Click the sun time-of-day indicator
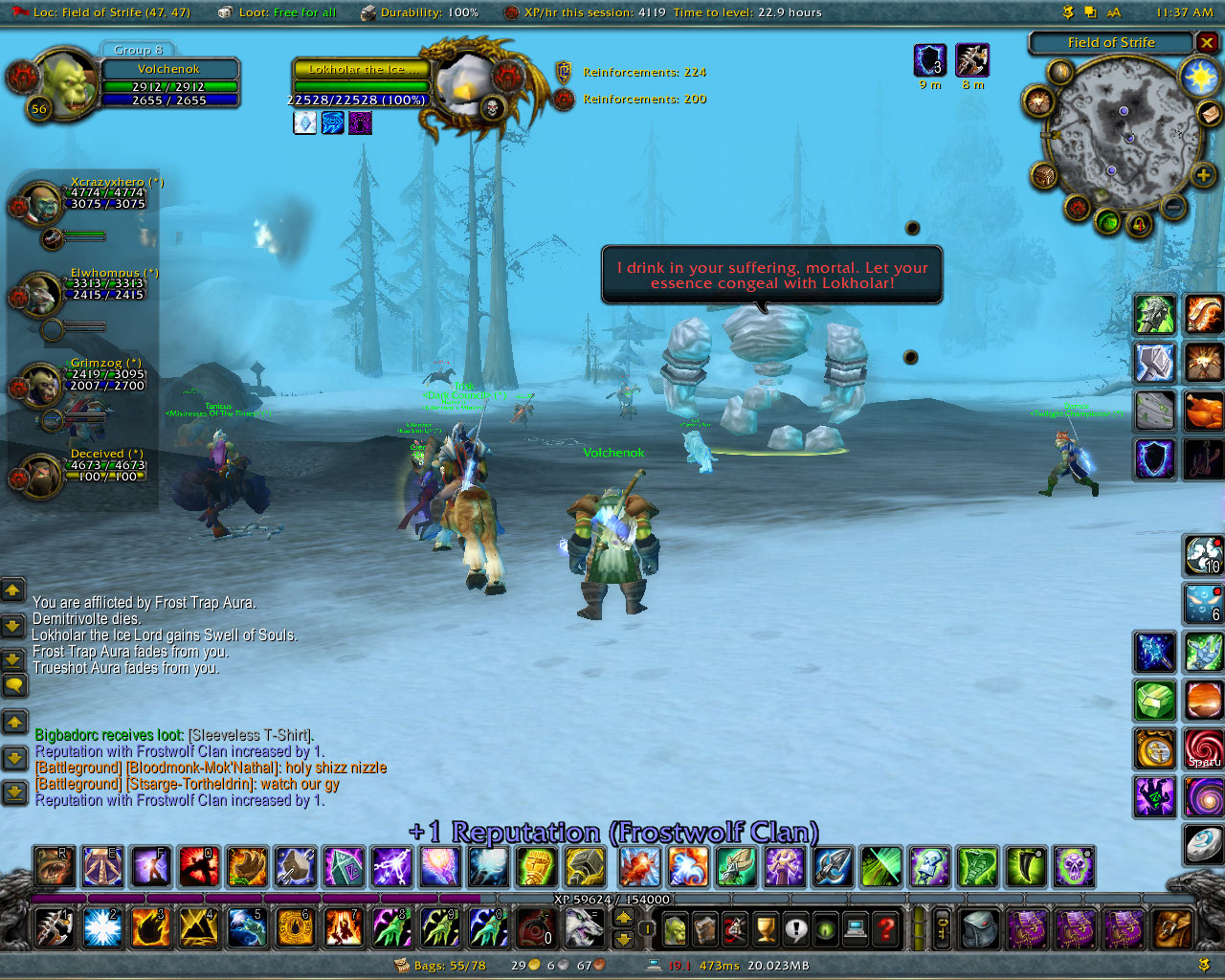 tap(1198, 77)
